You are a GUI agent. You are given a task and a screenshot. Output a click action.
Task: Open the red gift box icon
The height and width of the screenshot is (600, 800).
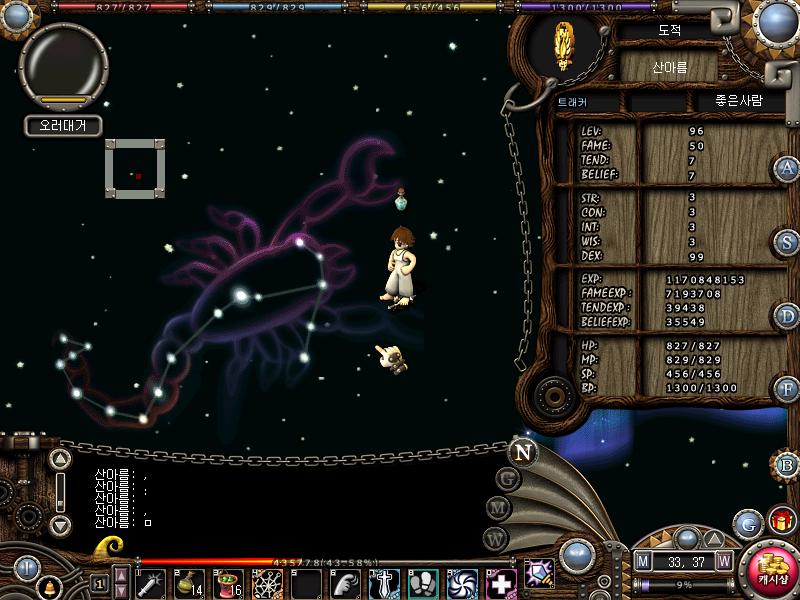pyautogui.click(x=781, y=521)
